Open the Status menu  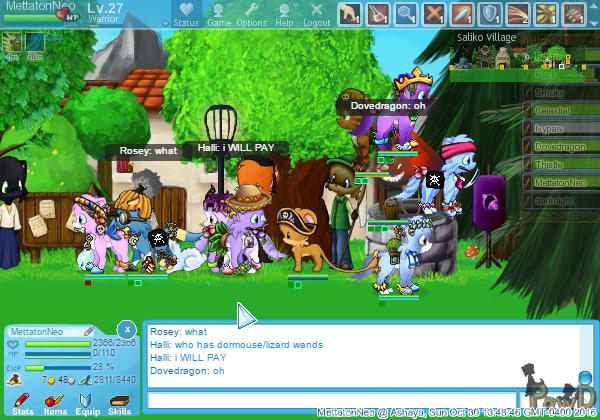coord(185,14)
